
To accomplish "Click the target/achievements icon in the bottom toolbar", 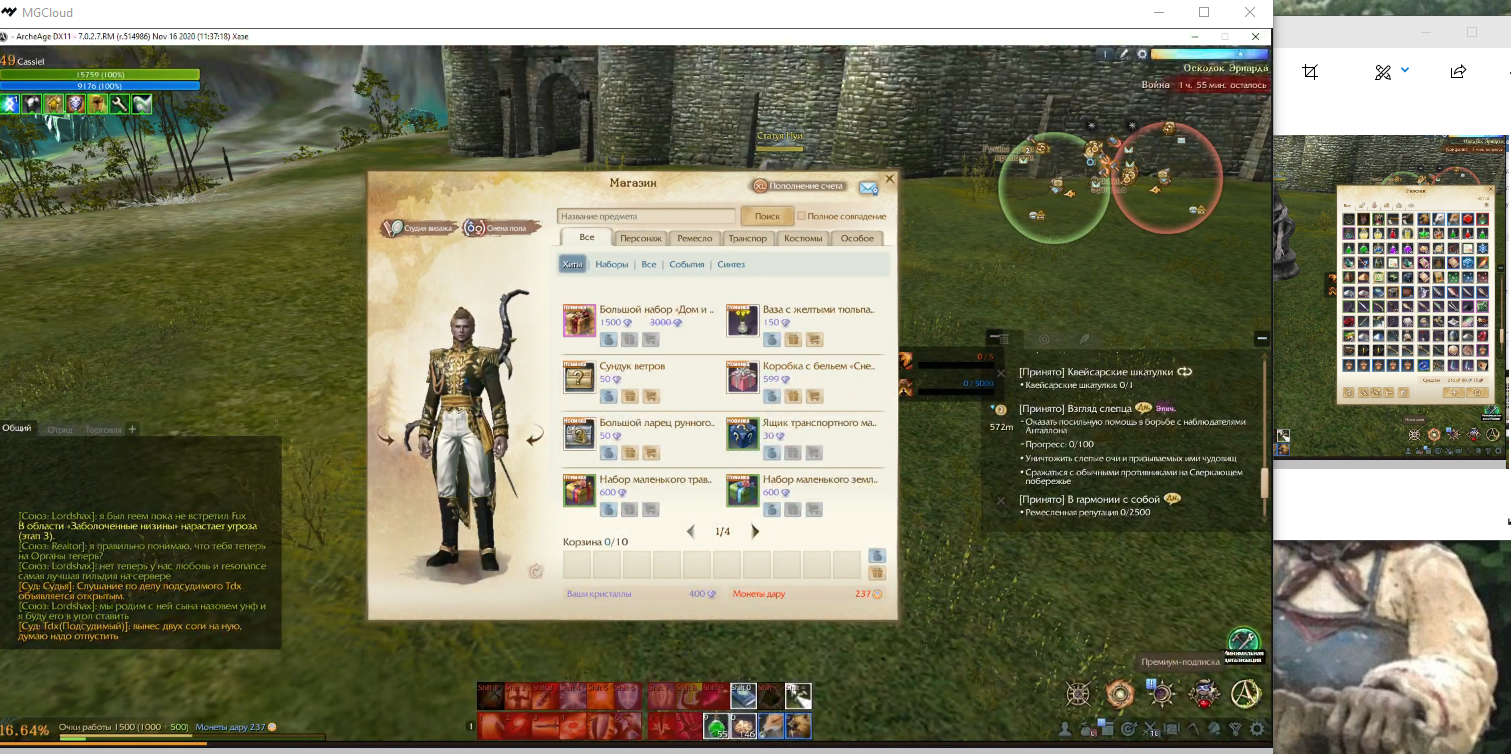I will [x=1129, y=728].
